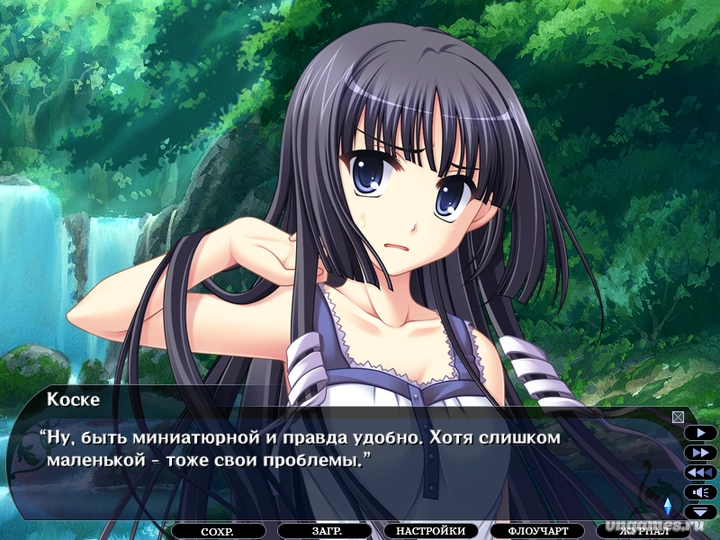Viewport: 720px width, 540px height.
Task: Open the ЖУРНАЛ dialogue log
Action: [x=645, y=529]
